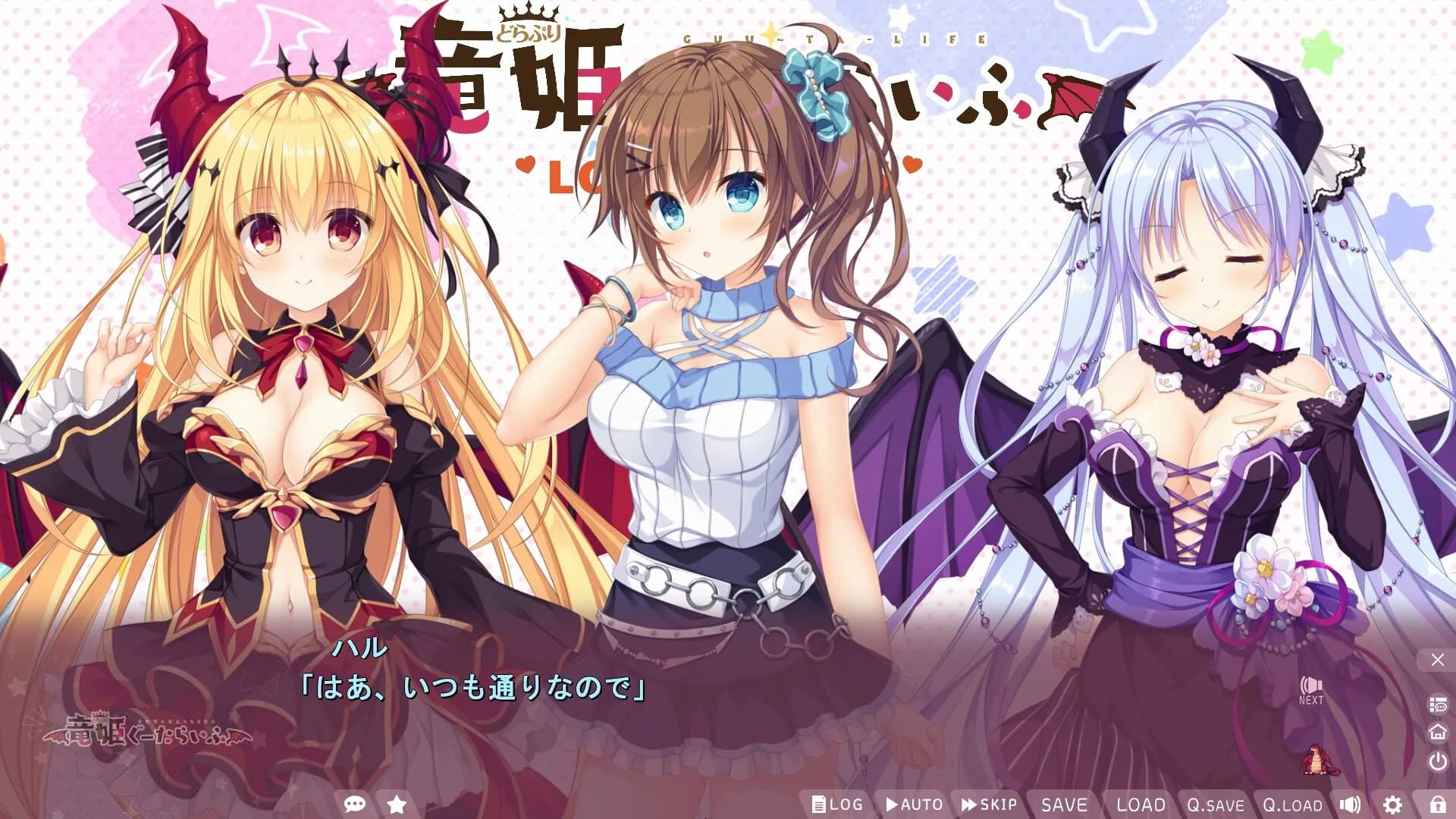The width and height of the screenshot is (1456, 819).
Task: Mute audio with the speaker icon
Action: tap(1351, 805)
